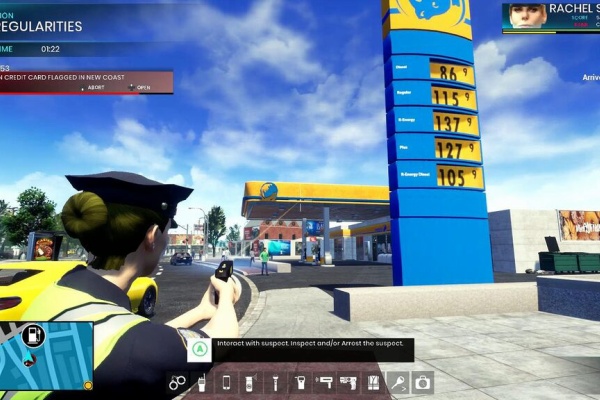Select the radar gun tool
600x400 pixels.
[x=324, y=382]
